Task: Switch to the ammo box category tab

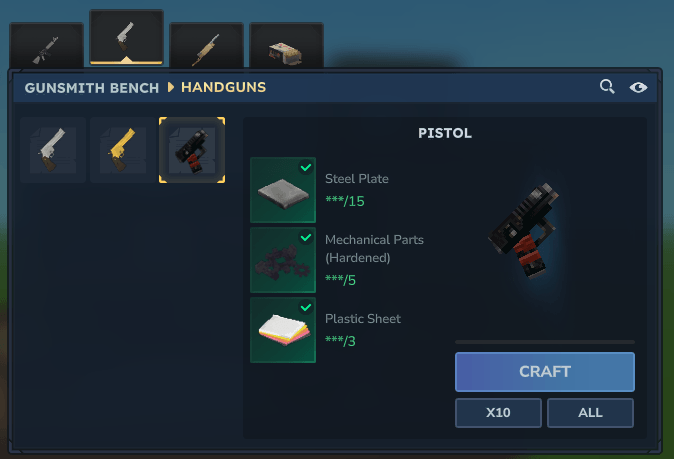Action: (286, 46)
